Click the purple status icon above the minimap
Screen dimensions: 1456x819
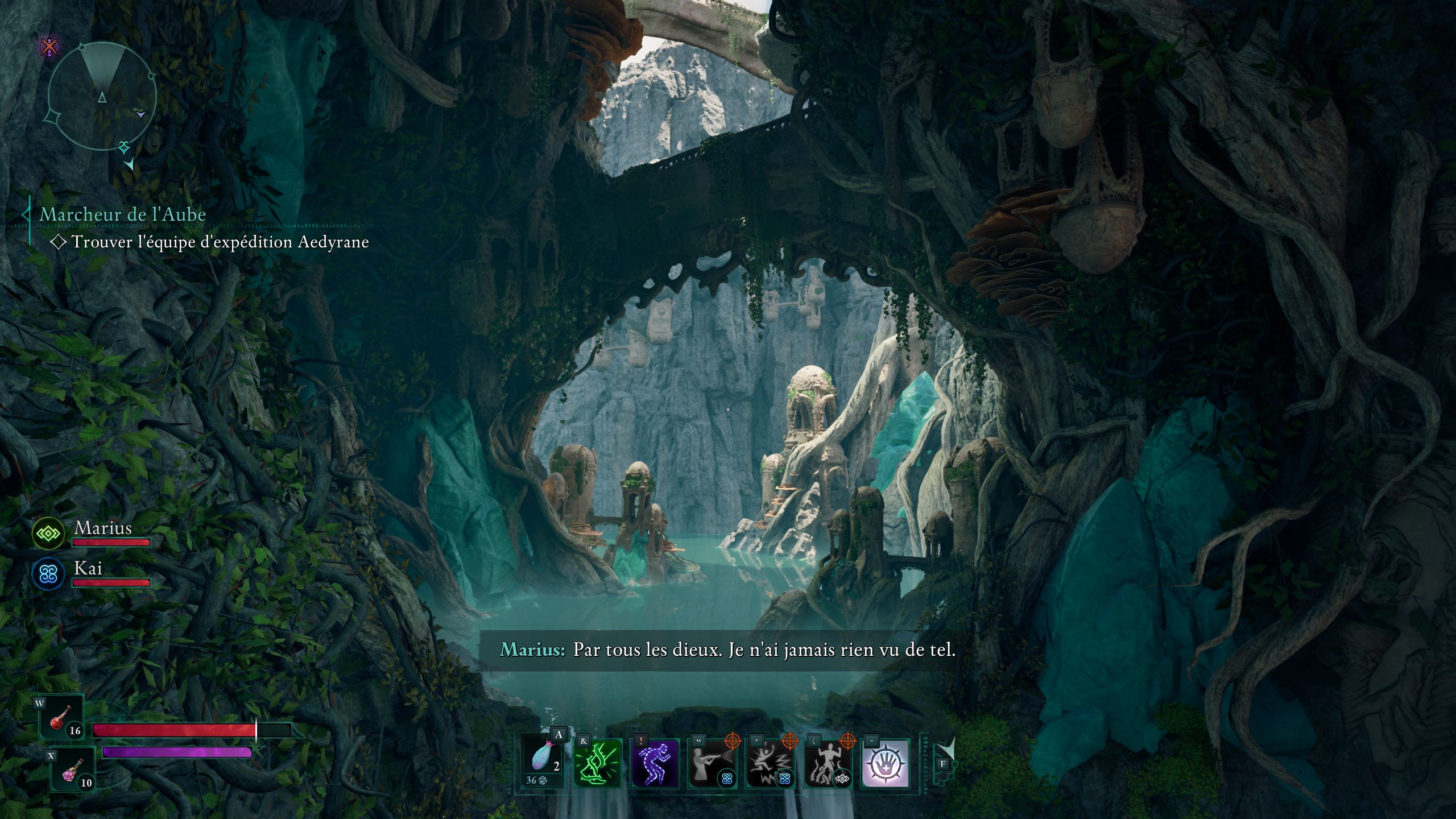50,47
